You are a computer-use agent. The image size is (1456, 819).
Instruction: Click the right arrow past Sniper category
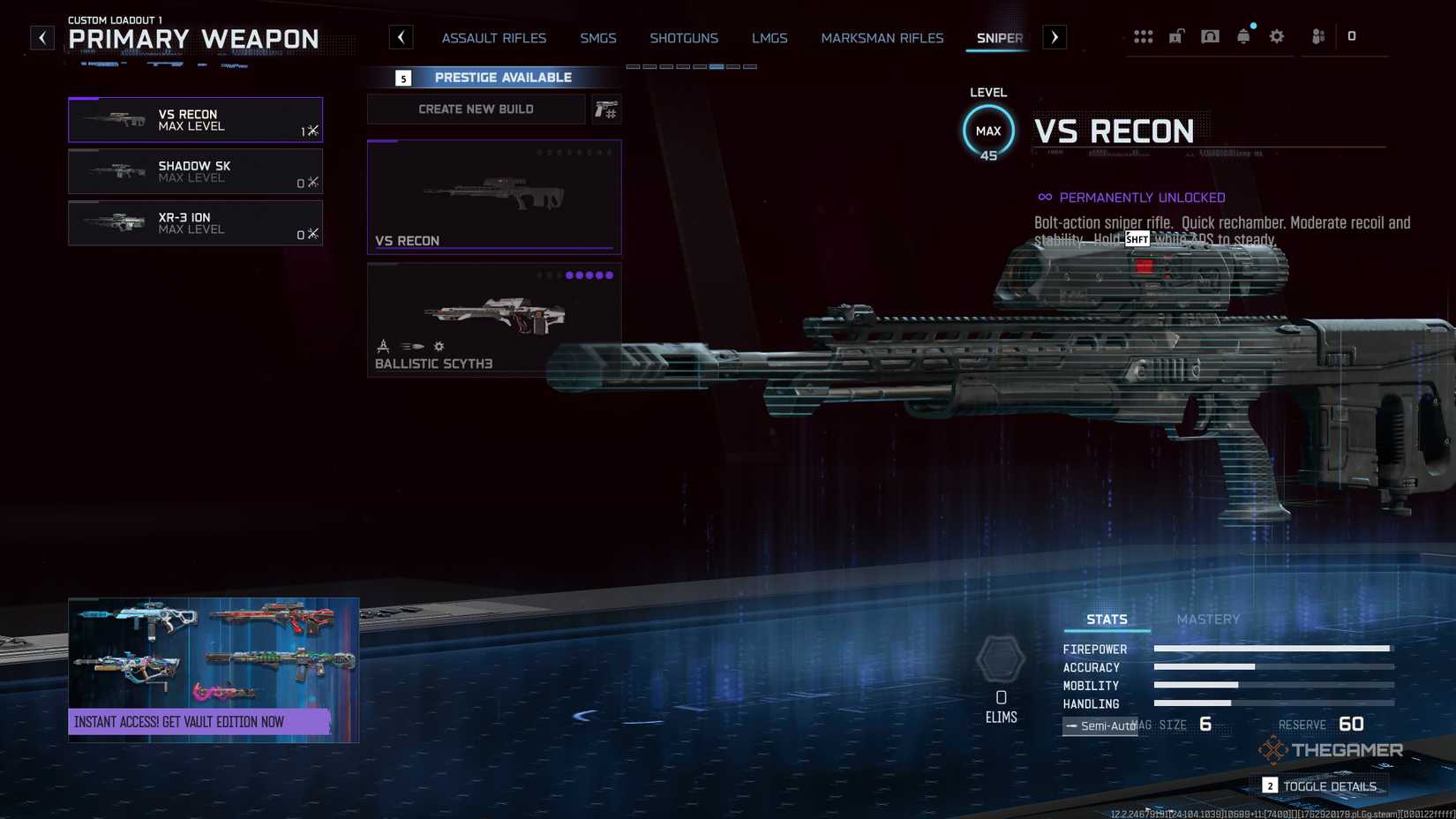click(1054, 37)
